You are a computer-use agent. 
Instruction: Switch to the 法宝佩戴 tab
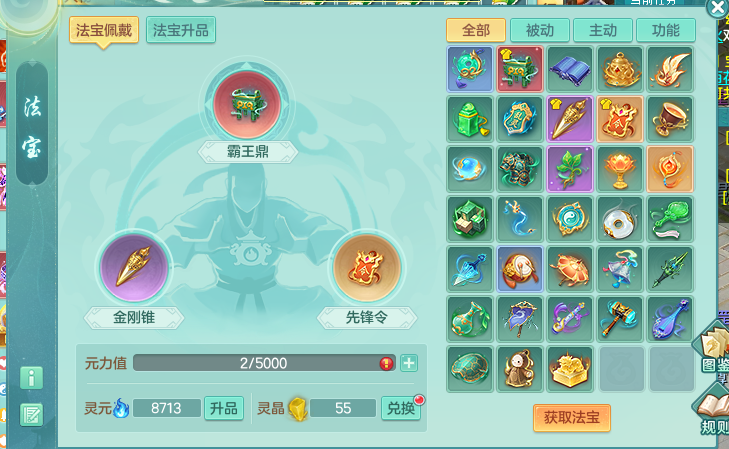coord(104,30)
